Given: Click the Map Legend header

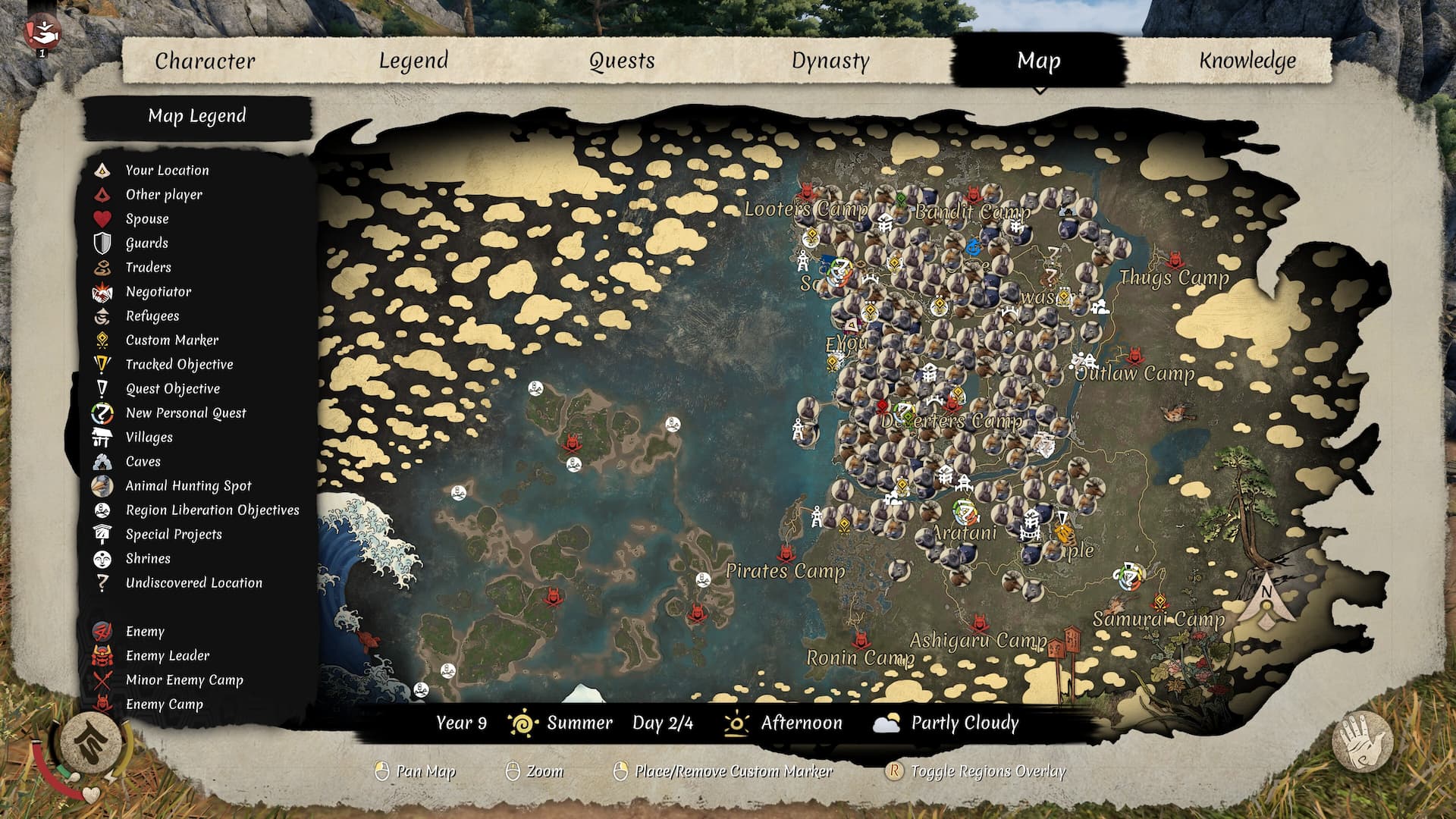Looking at the screenshot, I should pos(197,116).
